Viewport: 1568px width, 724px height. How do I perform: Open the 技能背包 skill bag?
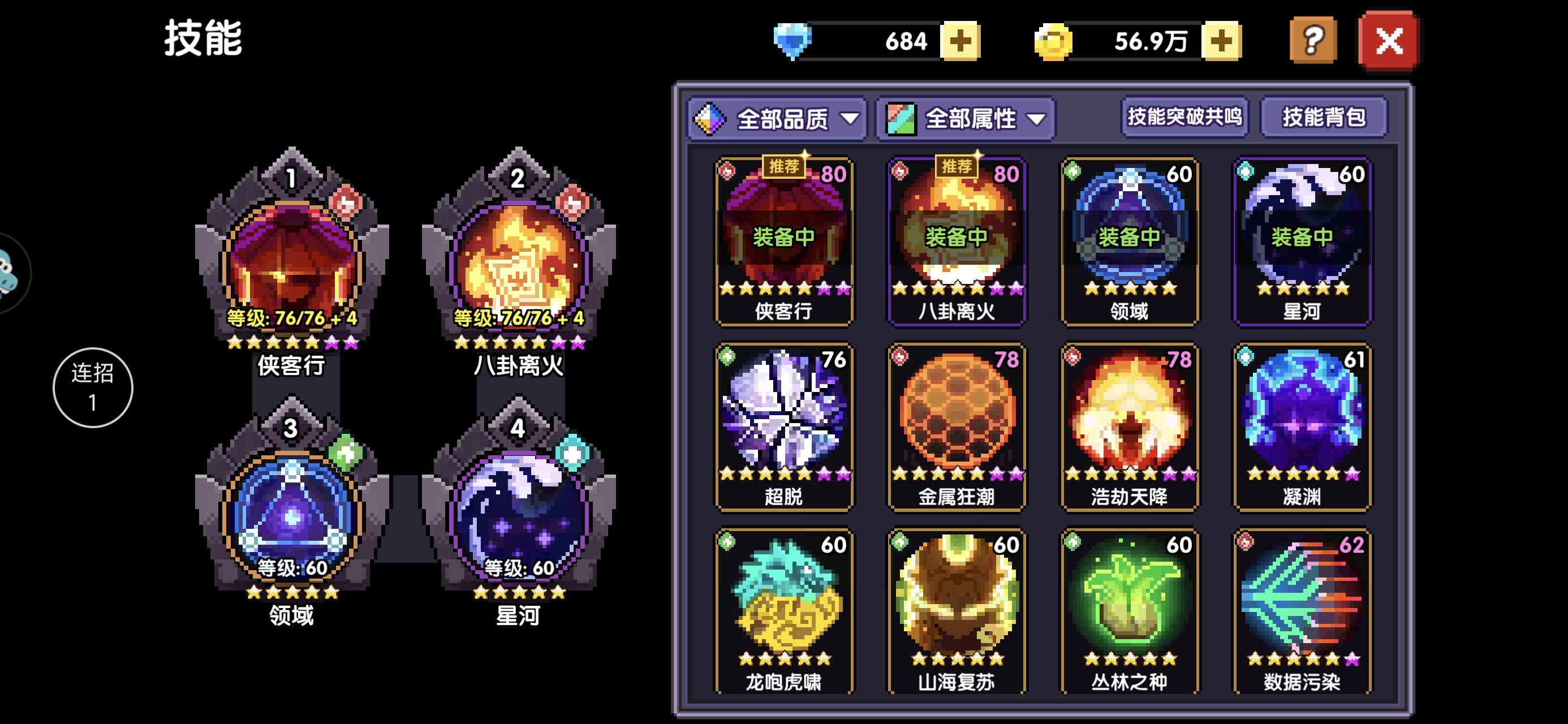[1323, 117]
